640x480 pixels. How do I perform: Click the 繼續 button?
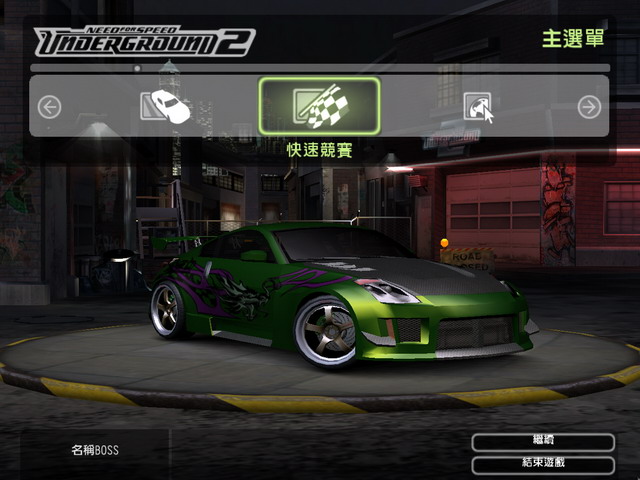tap(543, 442)
